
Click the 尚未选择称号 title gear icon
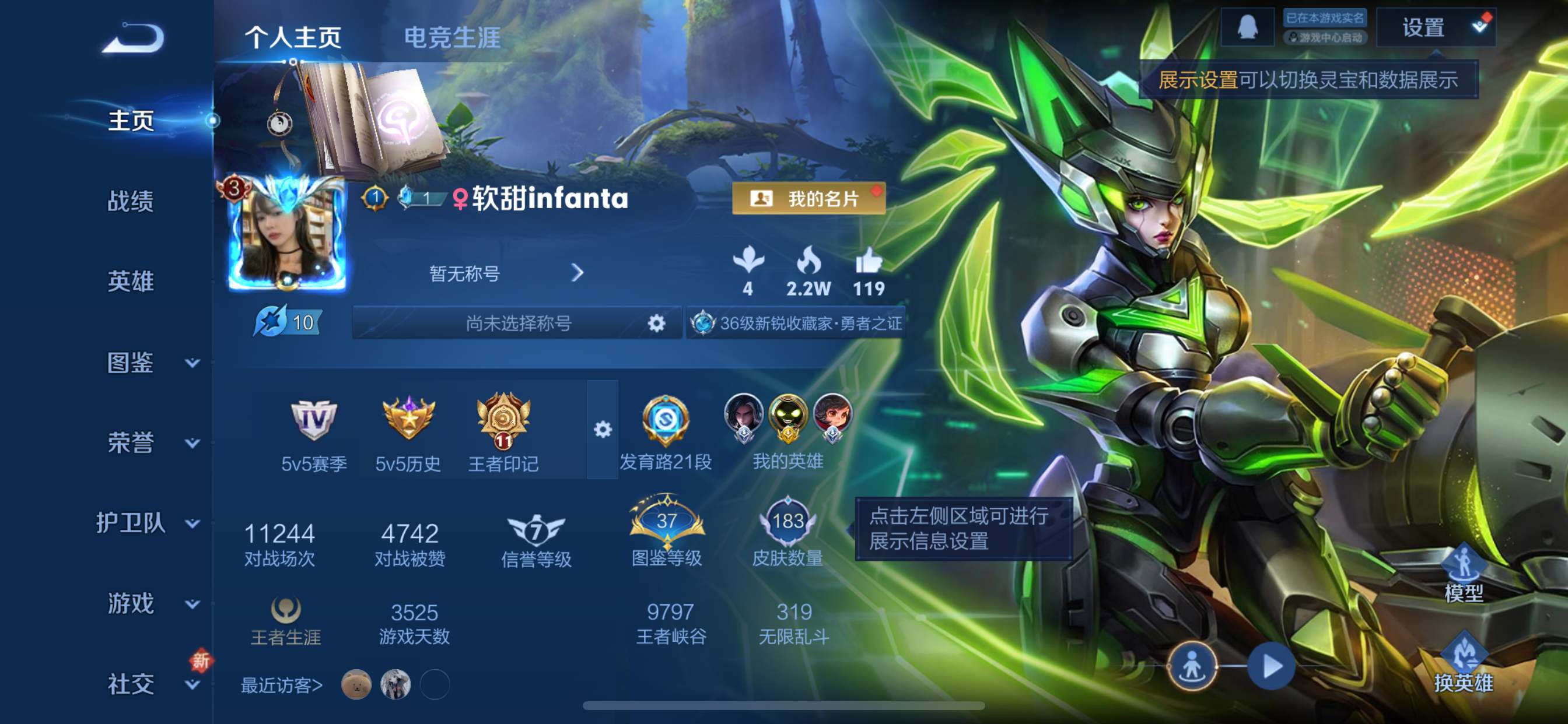click(656, 323)
